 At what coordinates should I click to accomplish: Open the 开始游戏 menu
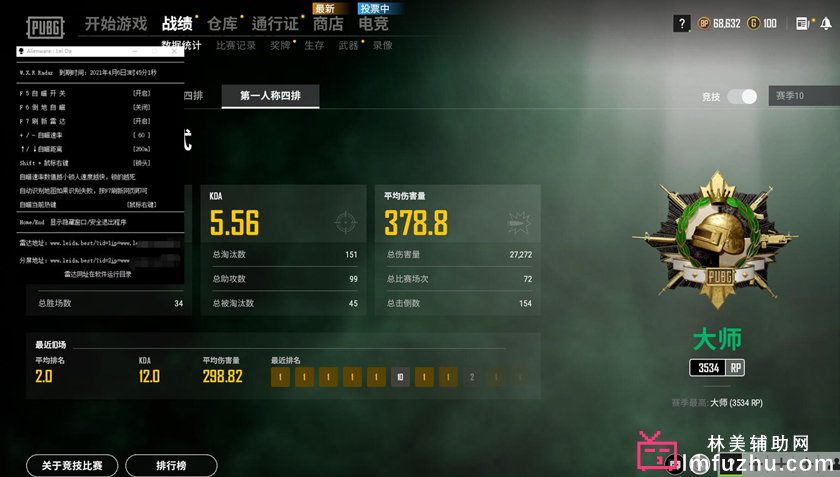coord(115,23)
